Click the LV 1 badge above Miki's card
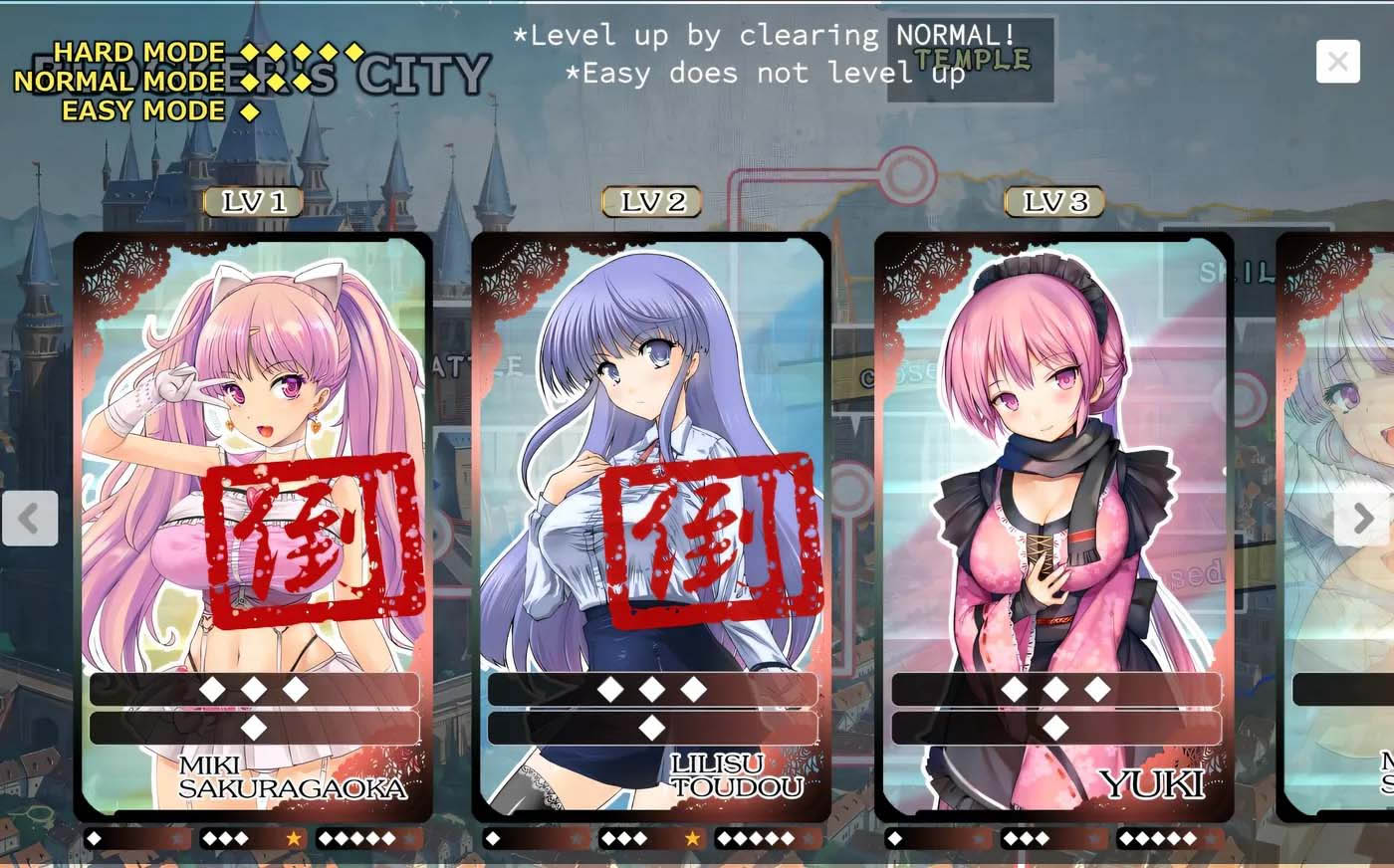Image resolution: width=1394 pixels, height=868 pixels. [x=253, y=201]
